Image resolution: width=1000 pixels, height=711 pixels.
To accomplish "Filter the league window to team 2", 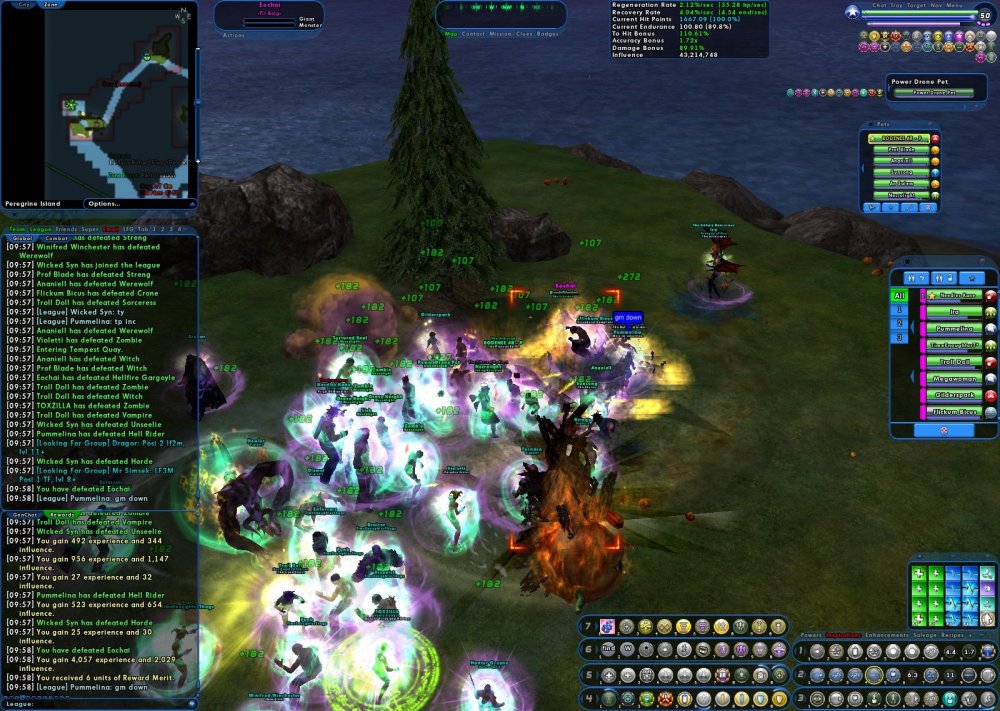I will coord(899,324).
